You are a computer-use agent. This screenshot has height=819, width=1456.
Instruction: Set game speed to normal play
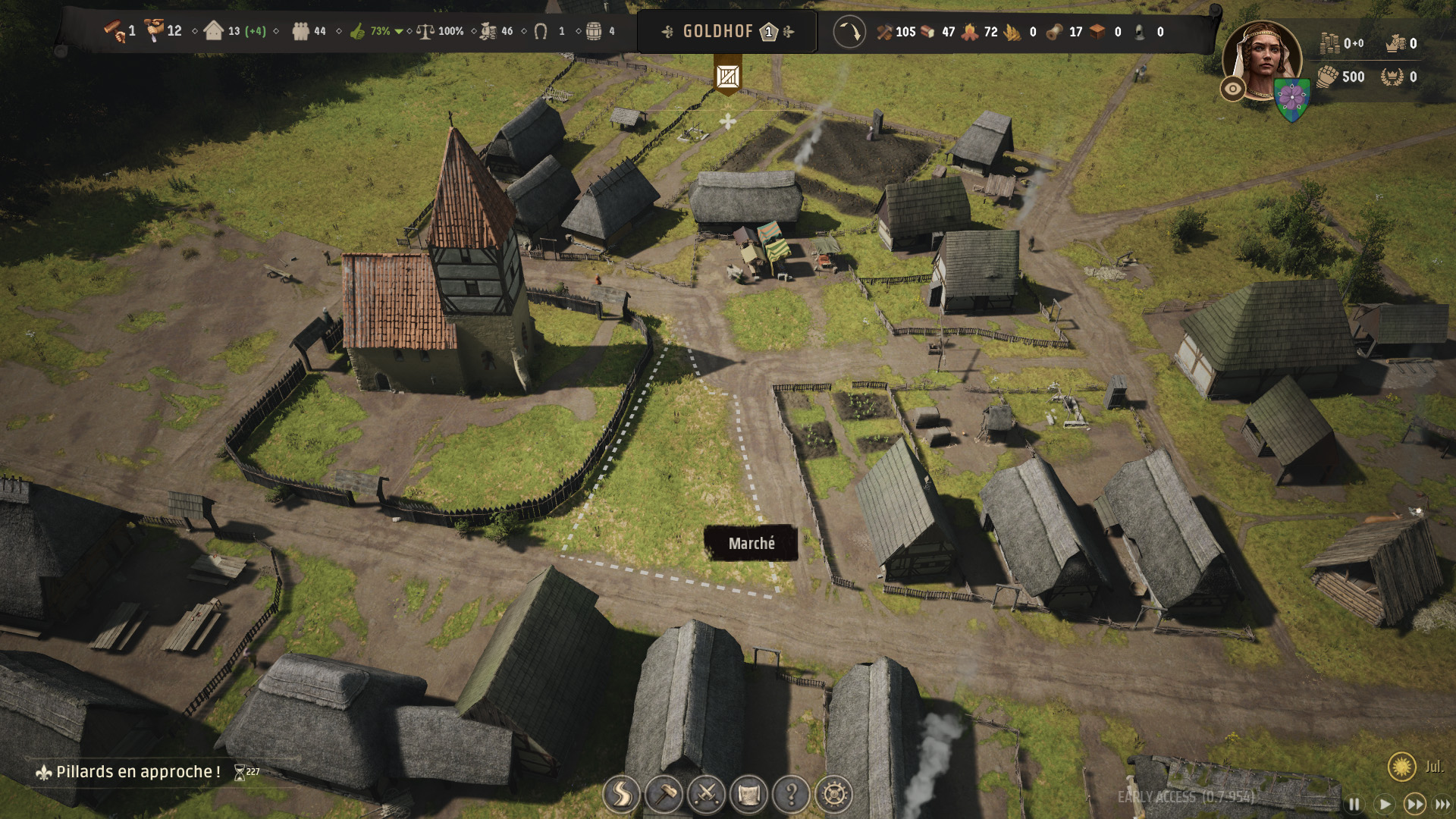pyautogui.click(x=1384, y=804)
